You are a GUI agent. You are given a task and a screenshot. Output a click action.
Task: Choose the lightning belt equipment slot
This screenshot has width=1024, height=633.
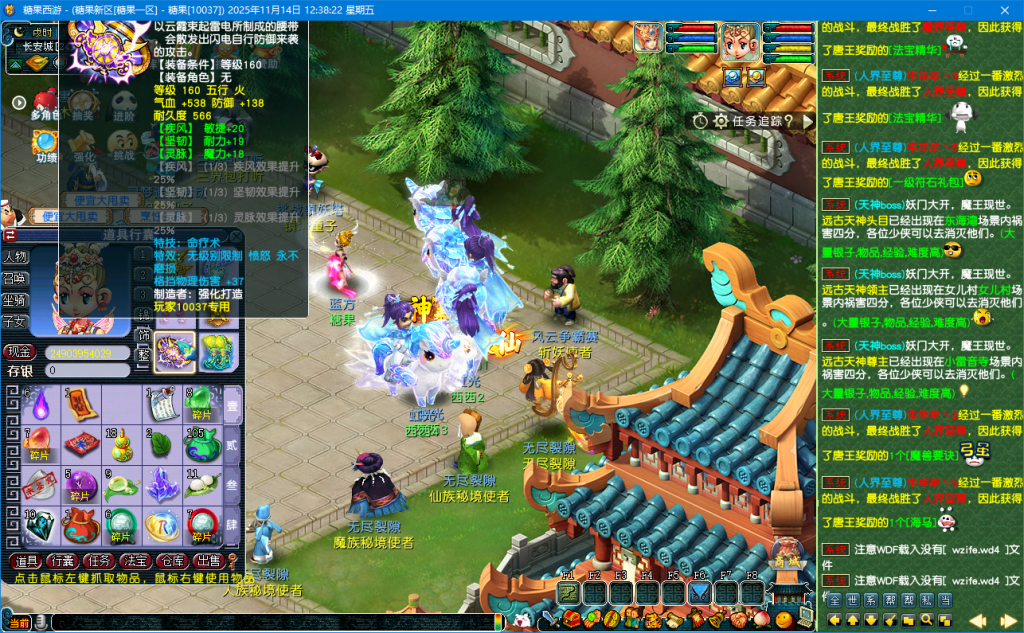point(175,352)
